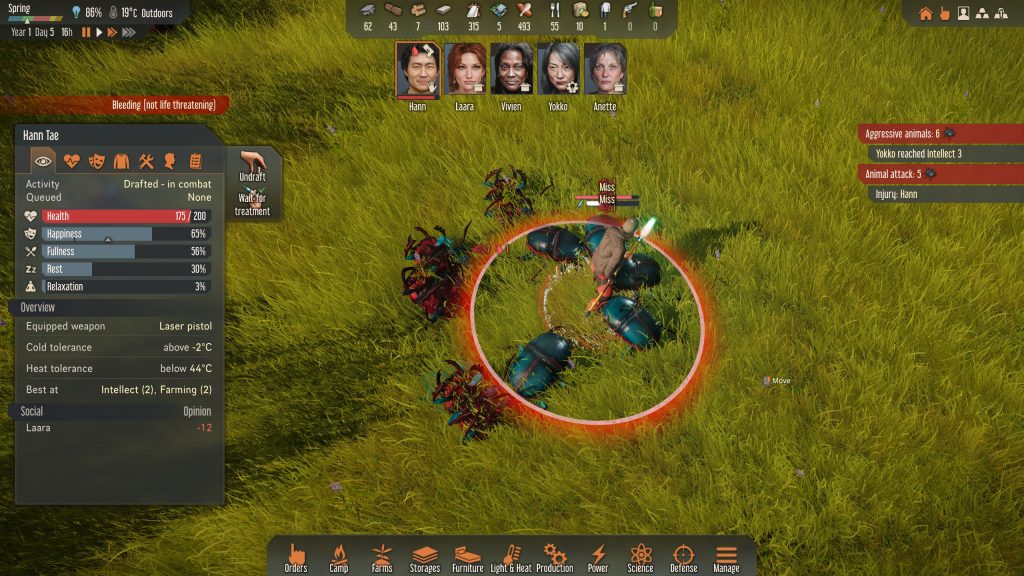Click the Injury: Hann notification
1024x576 pixels.
896,194
